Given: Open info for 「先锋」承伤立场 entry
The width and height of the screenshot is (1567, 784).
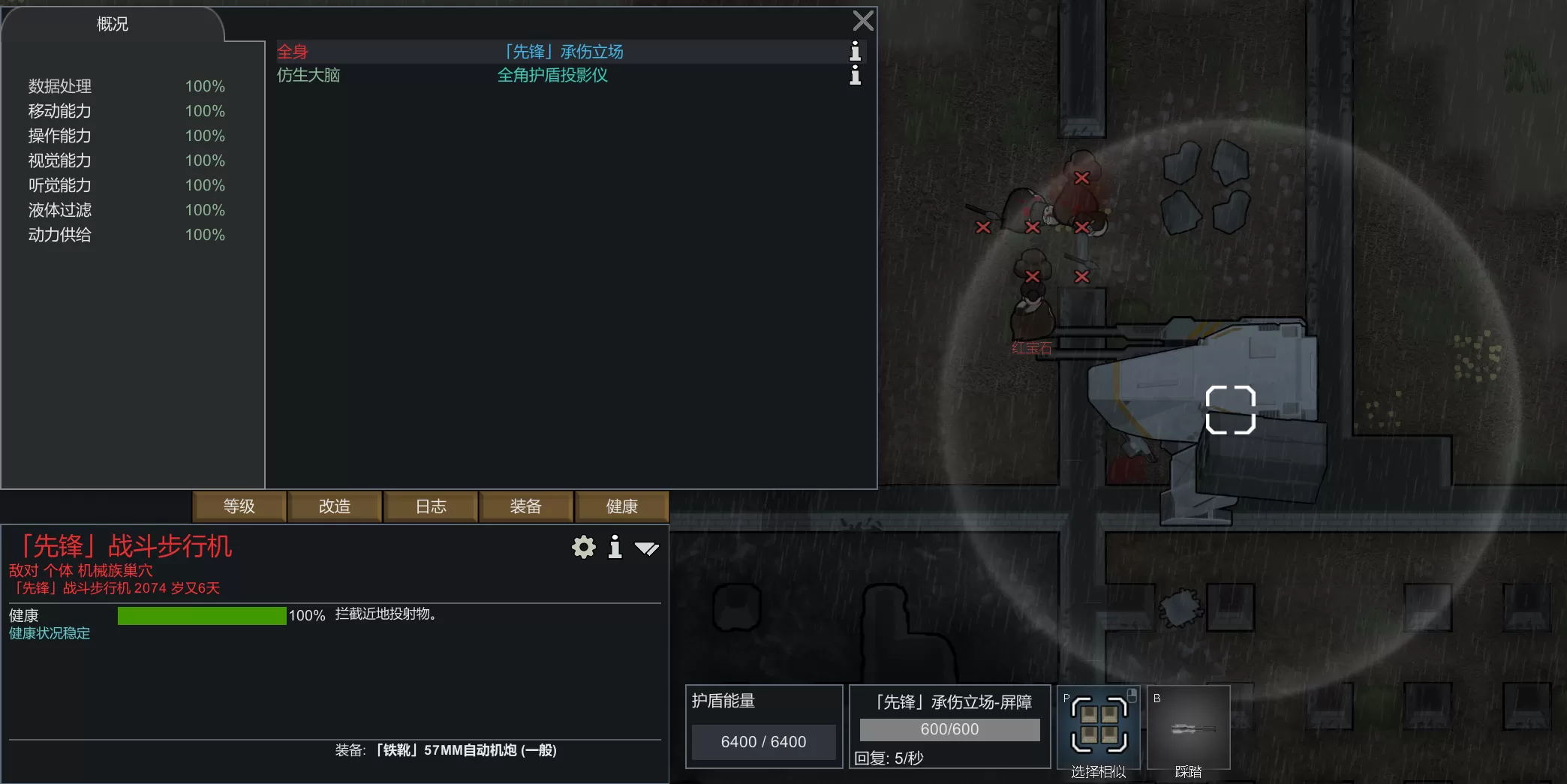Looking at the screenshot, I should pyautogui.click(x=855, y=51).
